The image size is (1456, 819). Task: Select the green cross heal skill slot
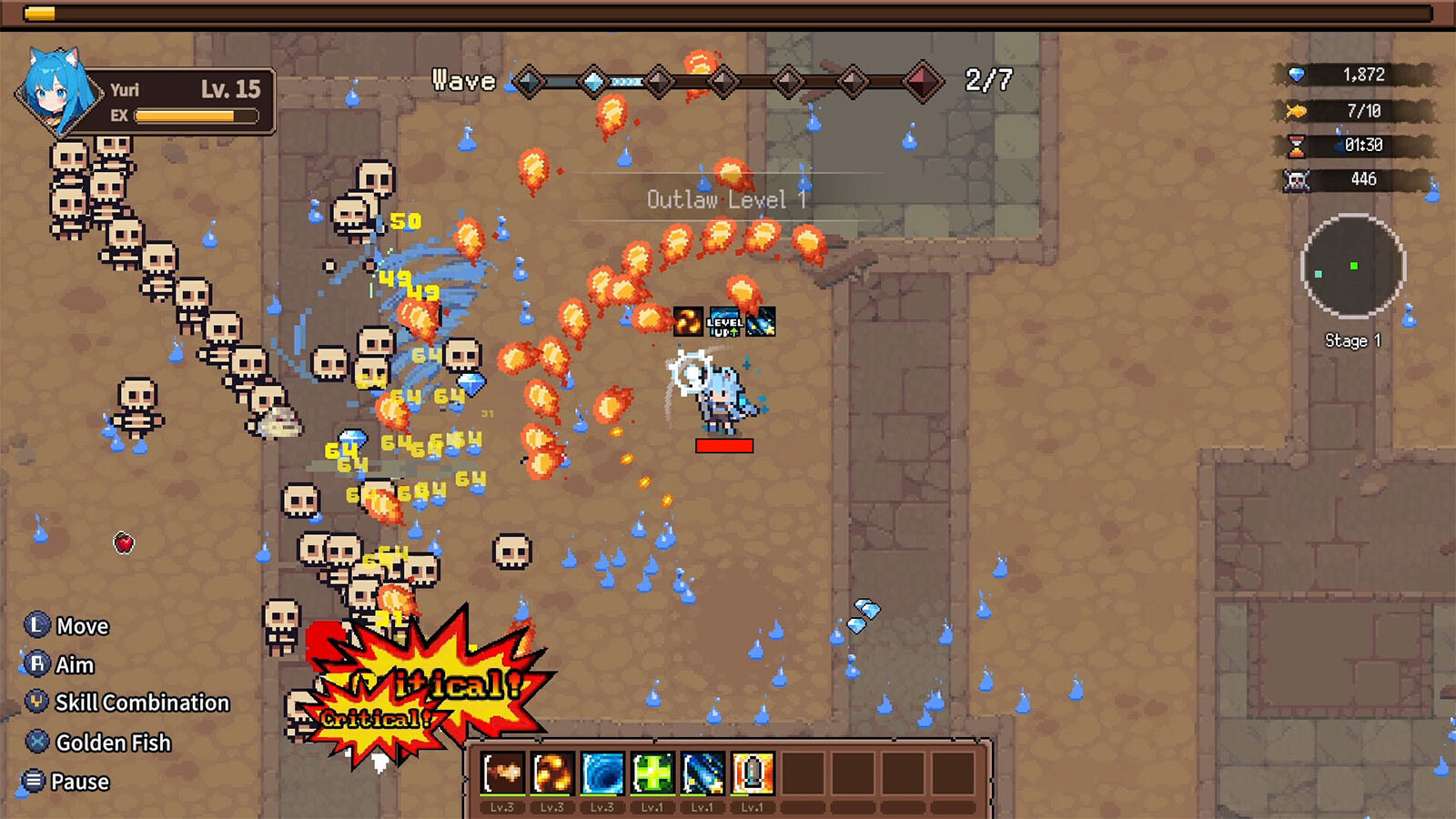652,773
